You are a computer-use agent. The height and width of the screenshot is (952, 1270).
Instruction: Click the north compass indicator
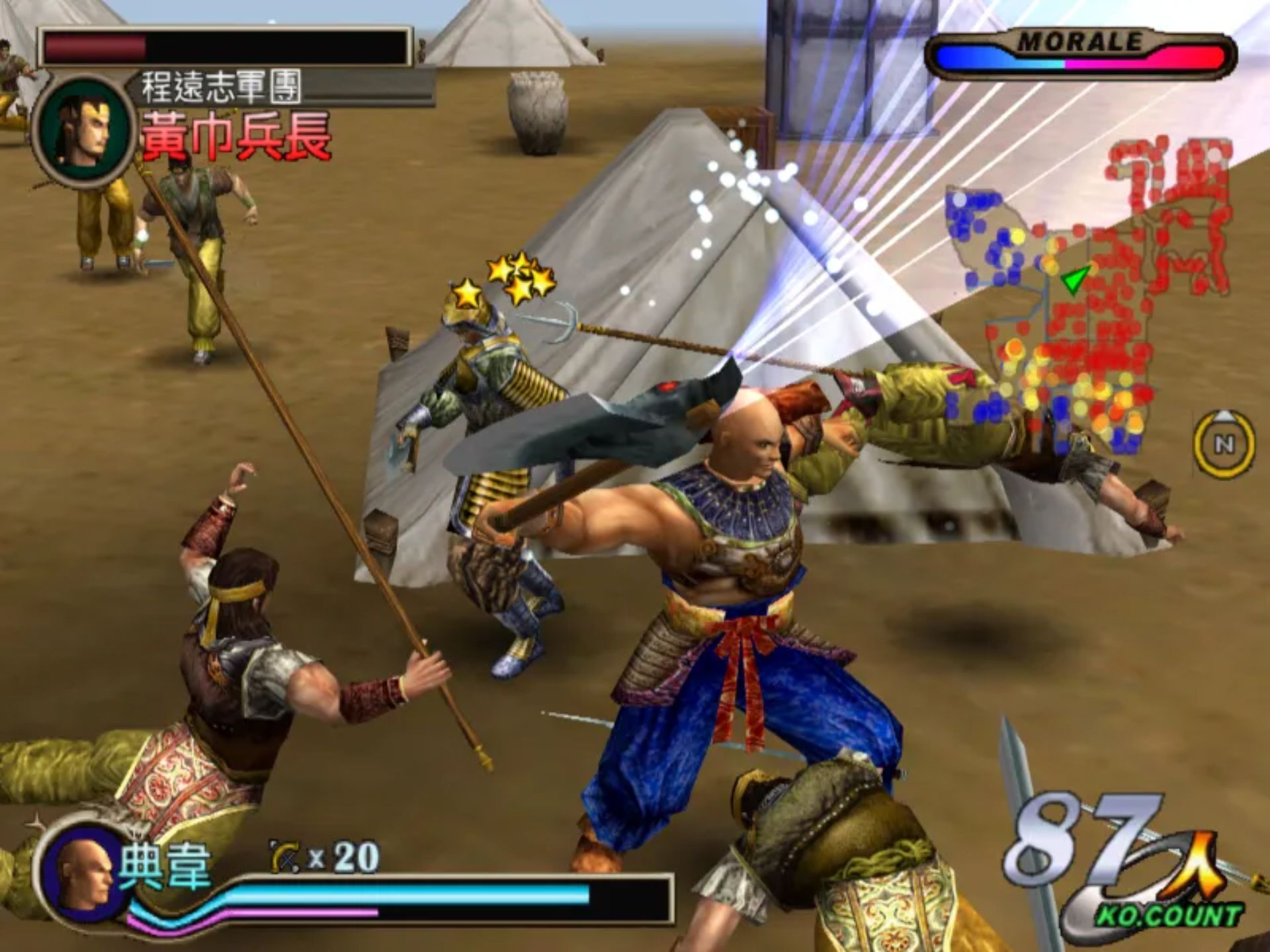point(1224,443)
